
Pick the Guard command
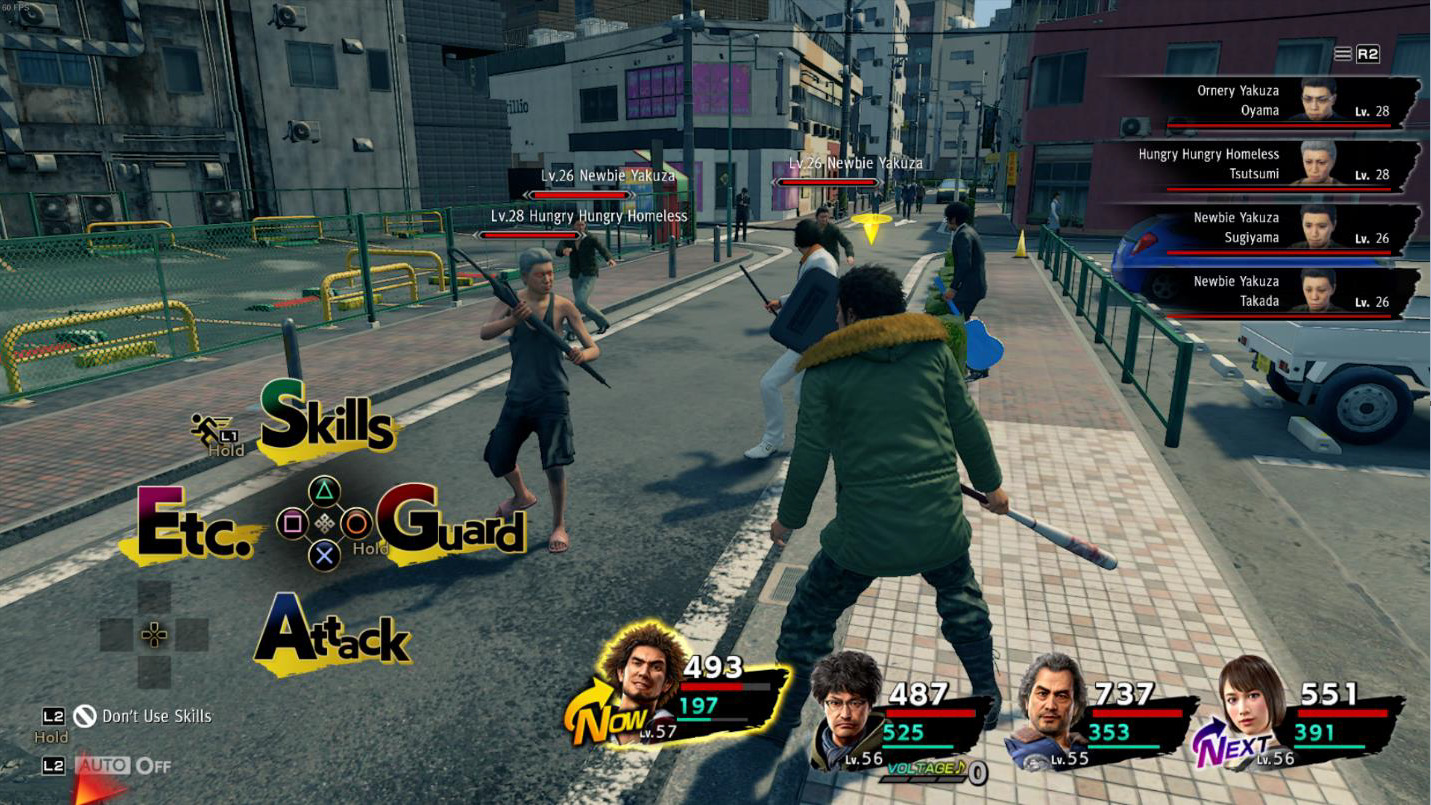[451, 521]
